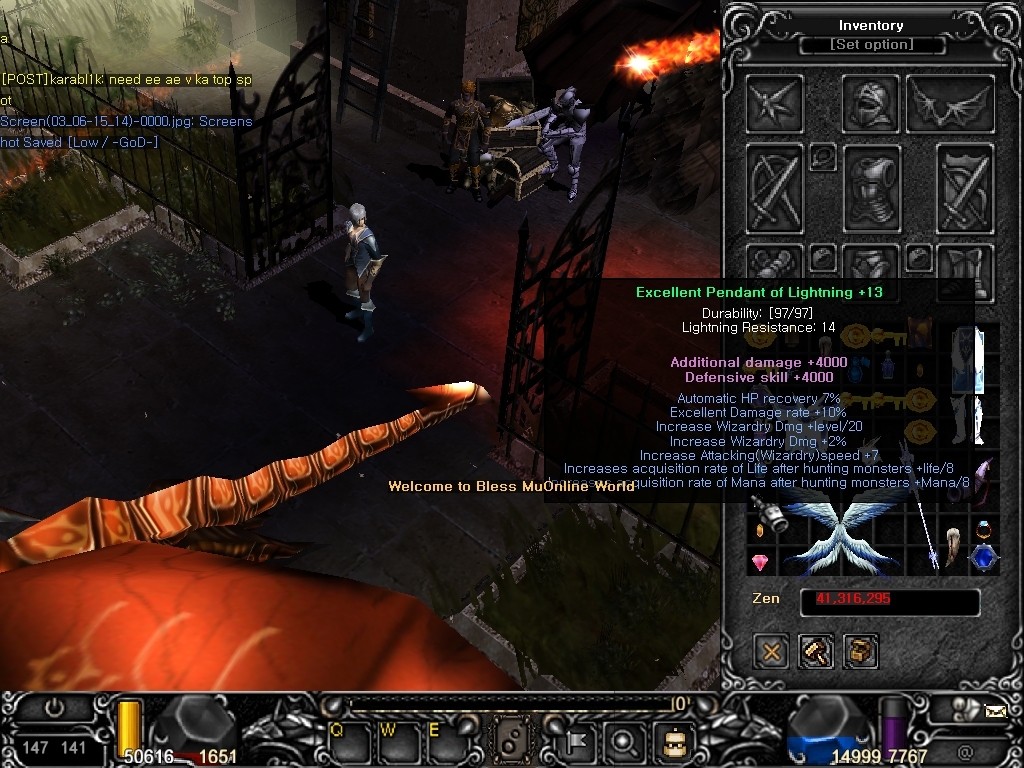Click the Set option button
The image size is (1024, 768).
click(x=872, y=45)
